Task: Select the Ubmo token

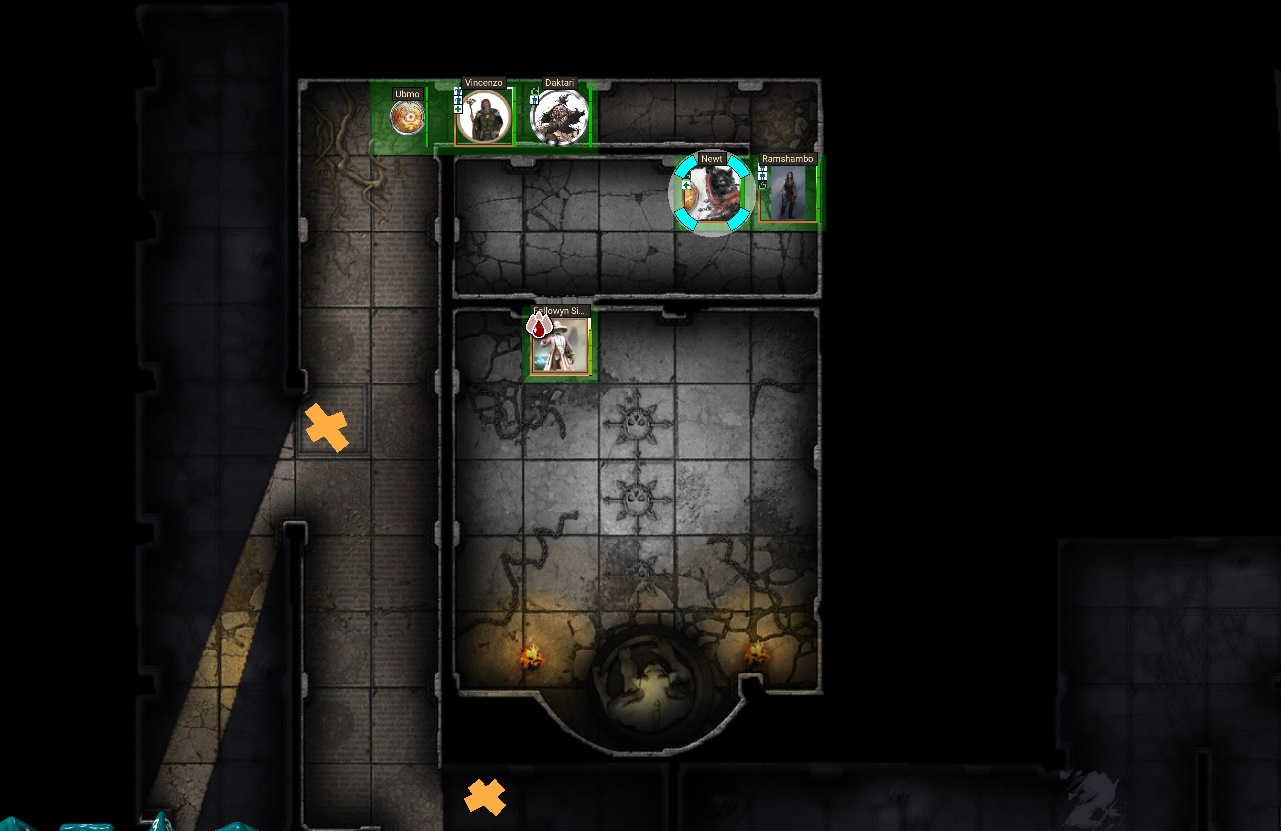Action: (x=406, y=119)
